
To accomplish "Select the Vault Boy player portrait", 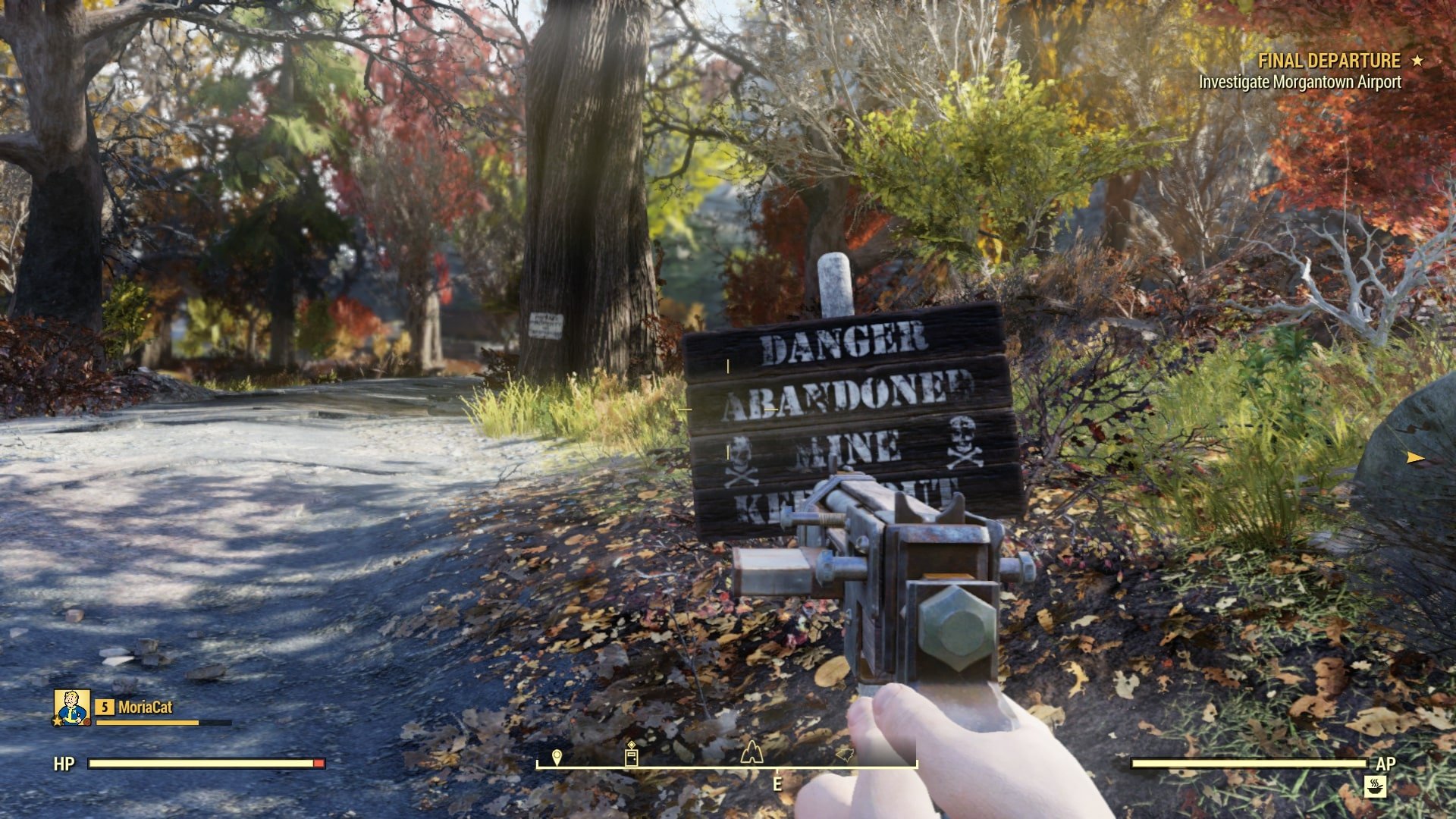I will pos(72,707).
